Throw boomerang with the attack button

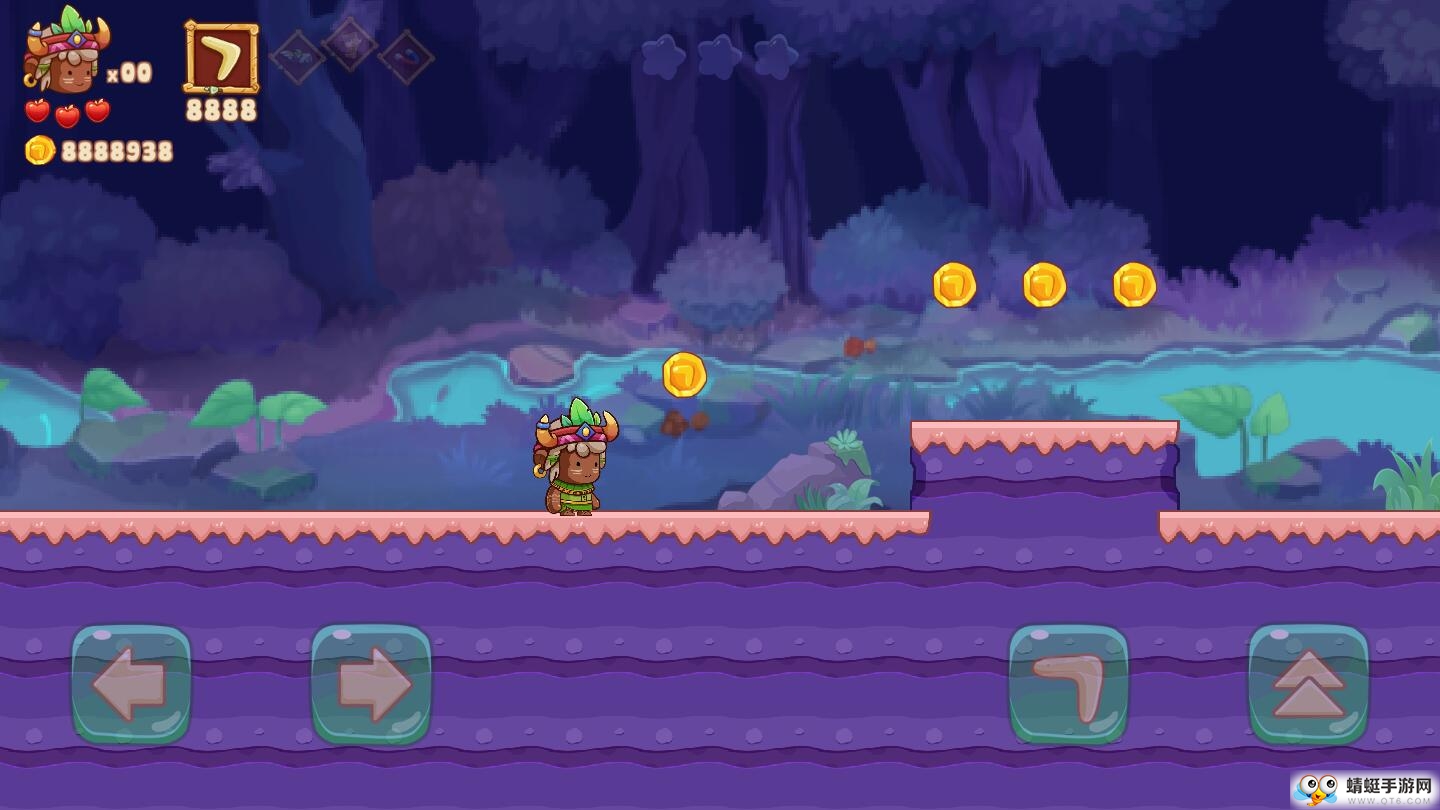1068,685
